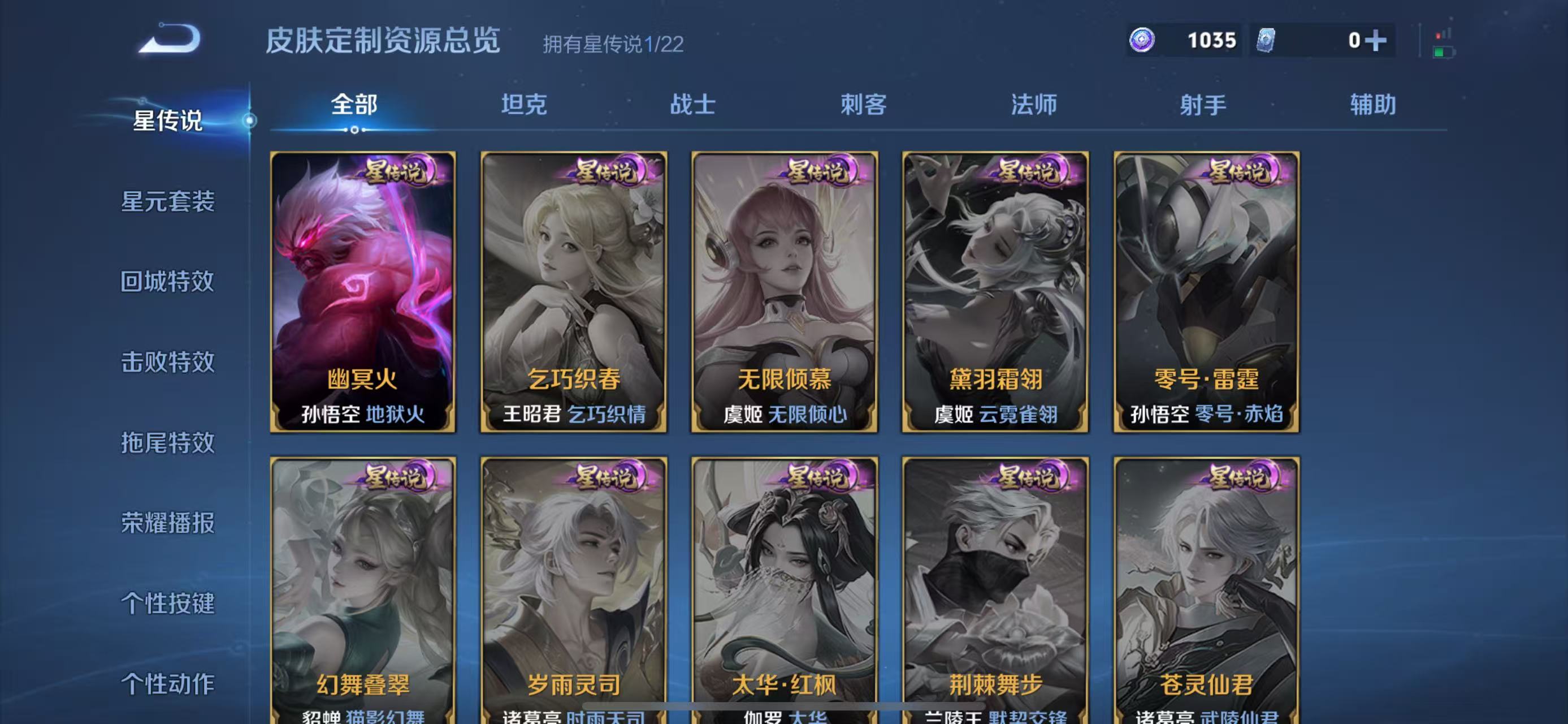Open the 辅助 filter category

(1374, 105)
